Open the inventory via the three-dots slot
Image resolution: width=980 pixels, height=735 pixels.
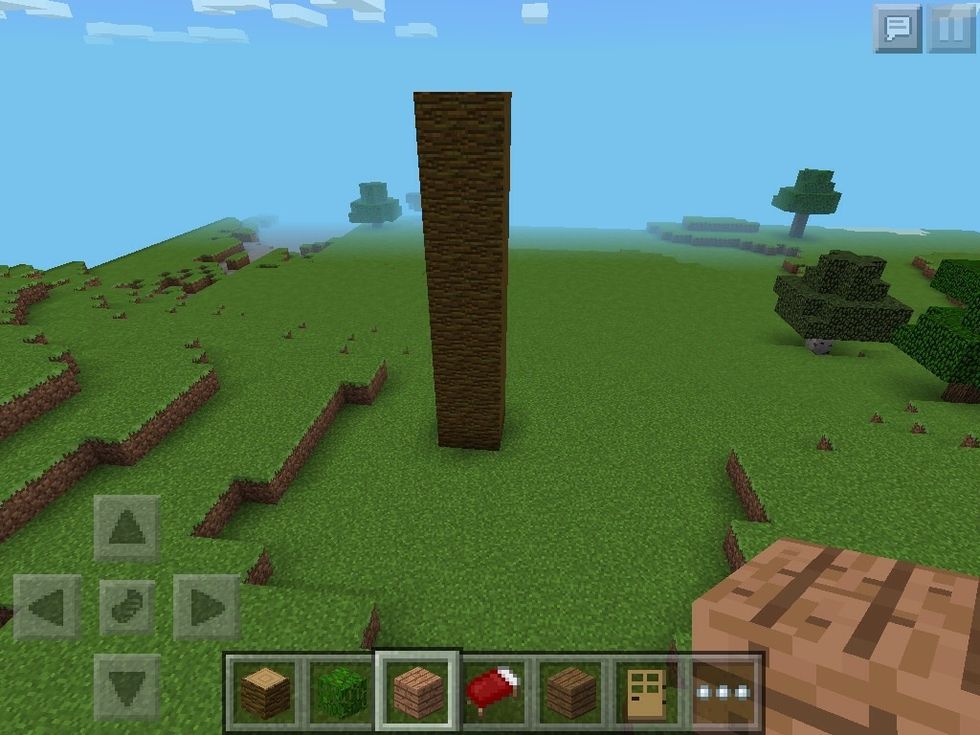tap(725, 691)
